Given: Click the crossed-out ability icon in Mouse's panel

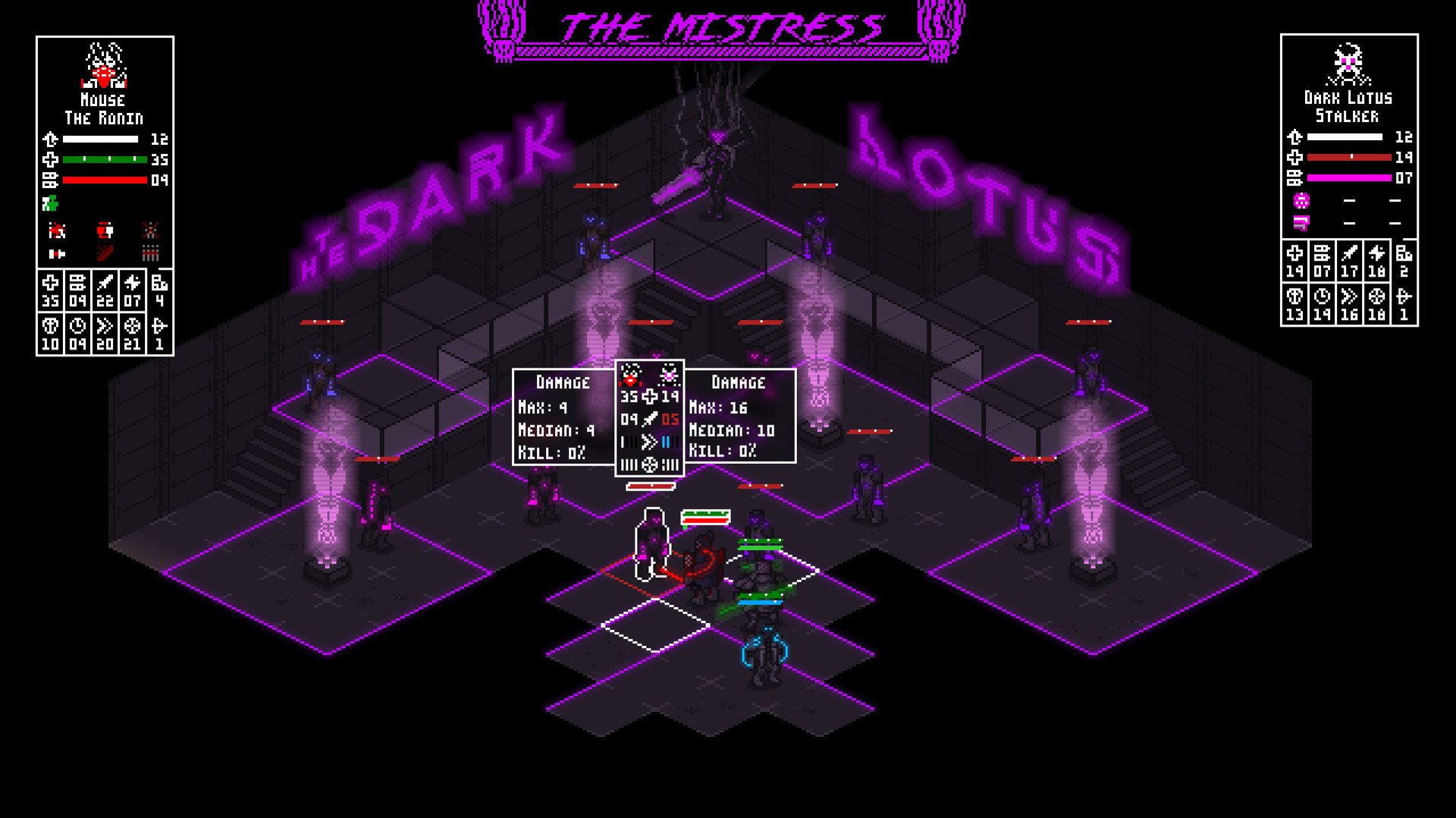Looking at the screenshot, I should point(151,230).
